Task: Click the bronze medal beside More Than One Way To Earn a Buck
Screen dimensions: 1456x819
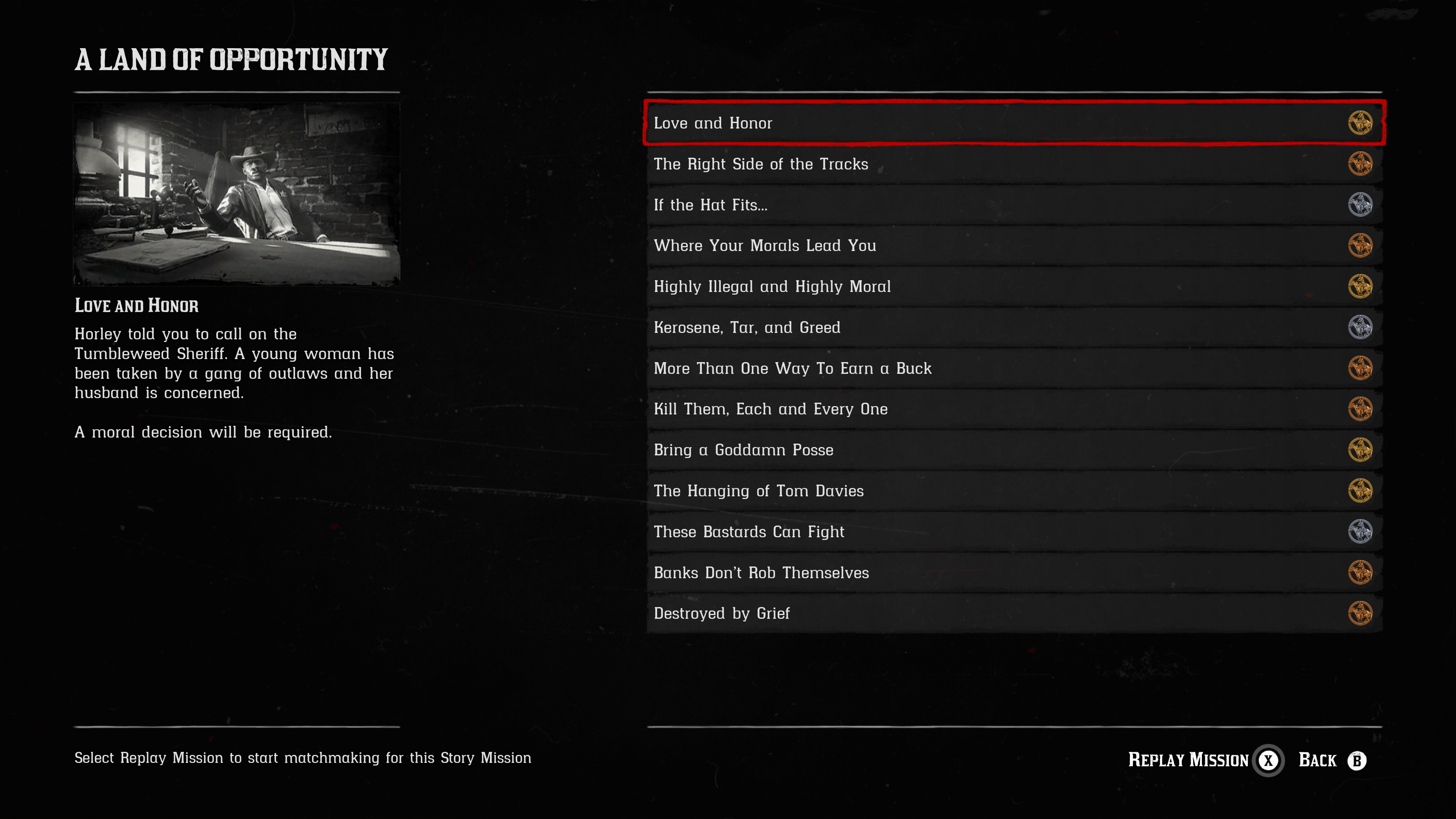Action: point(1360,368)
